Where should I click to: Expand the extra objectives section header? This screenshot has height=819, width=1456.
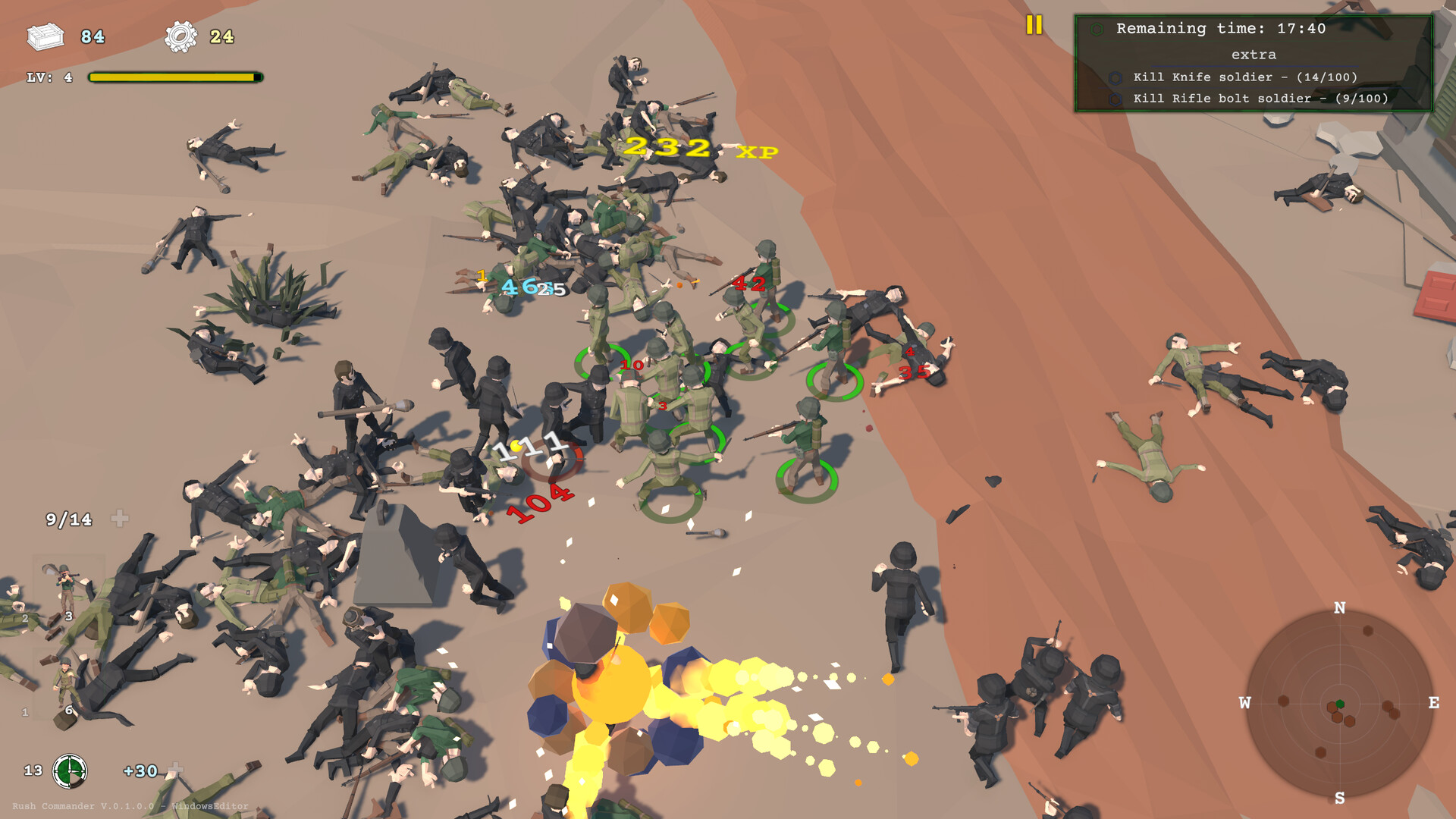[1255, 55]
